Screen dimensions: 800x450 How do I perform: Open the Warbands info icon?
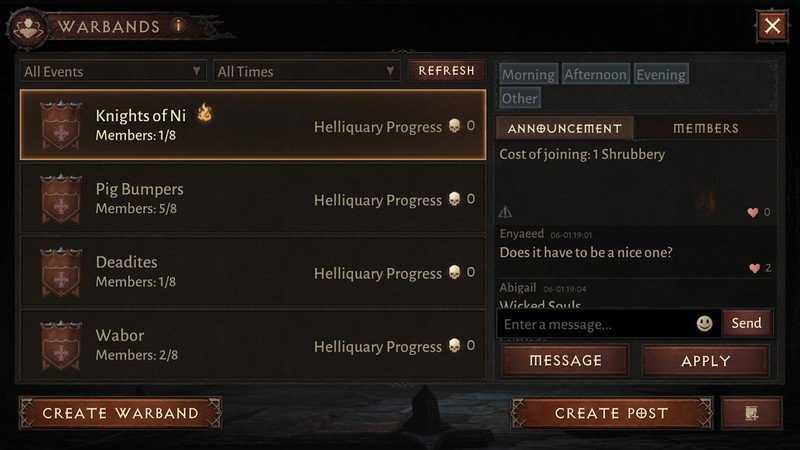(x=179, y=26)
